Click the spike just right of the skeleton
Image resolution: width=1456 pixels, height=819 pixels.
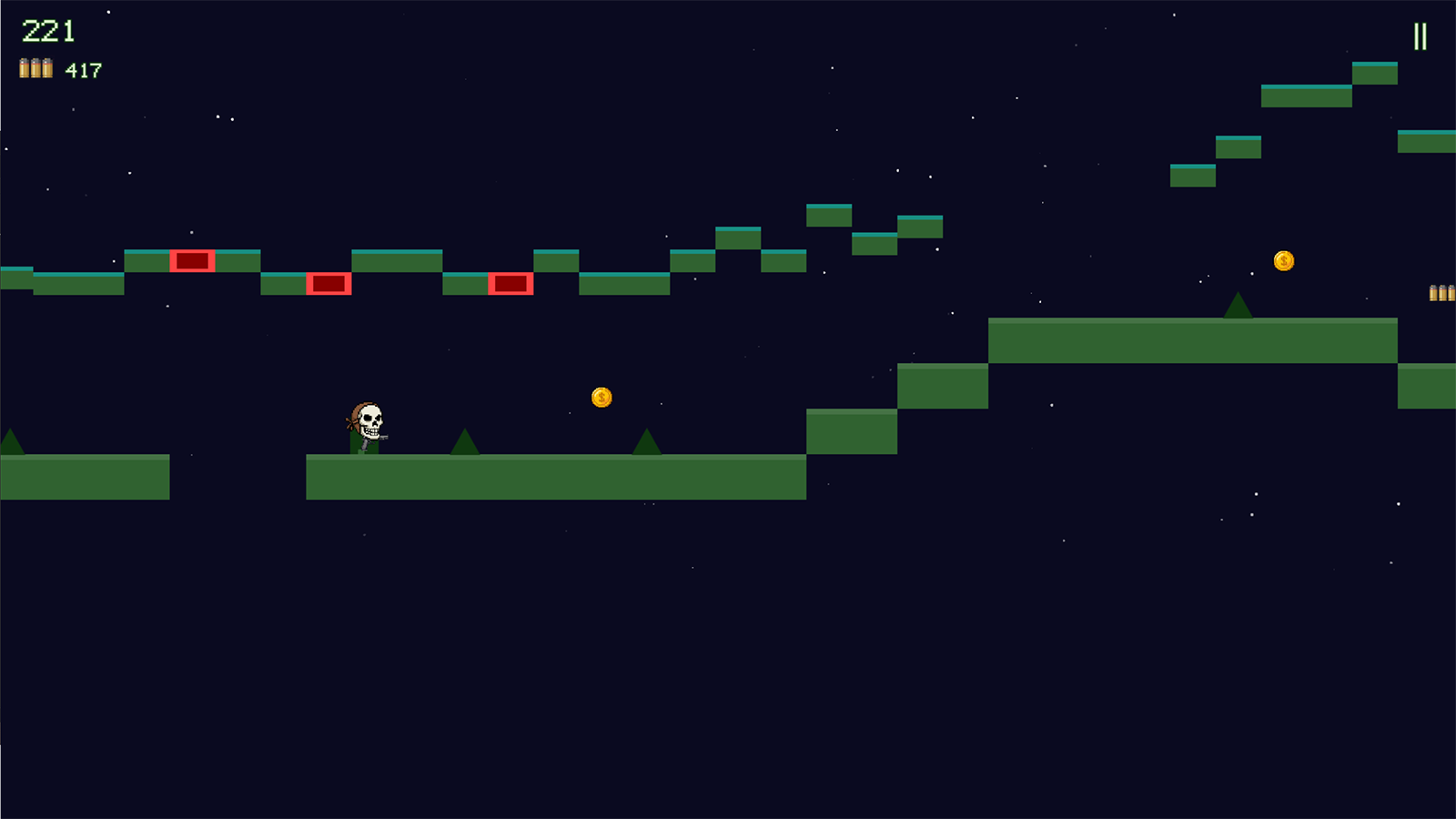pyautogui.click(x=465, y=441)
